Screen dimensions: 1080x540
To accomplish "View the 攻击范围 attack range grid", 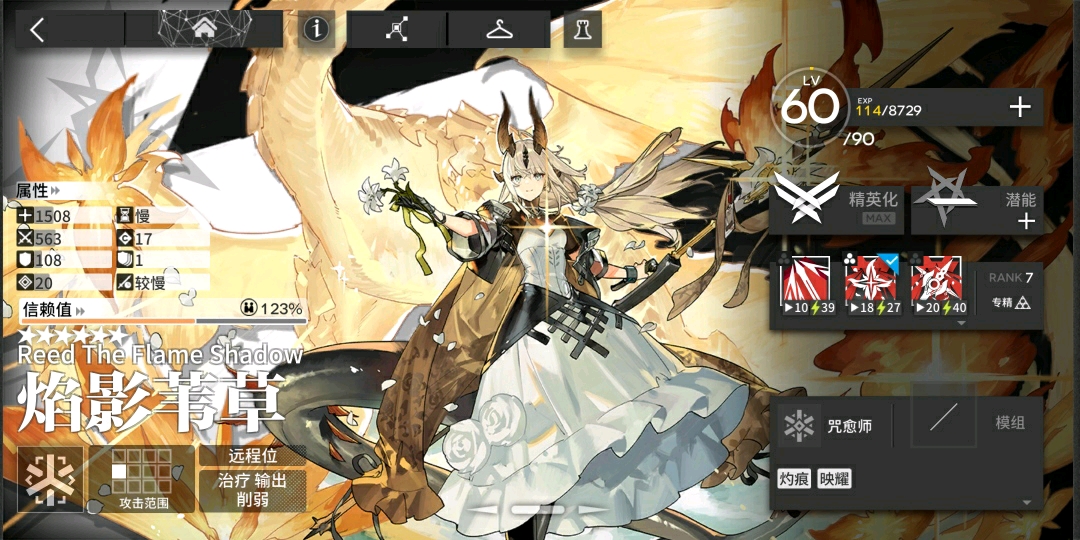I will [x=140, y=479].
